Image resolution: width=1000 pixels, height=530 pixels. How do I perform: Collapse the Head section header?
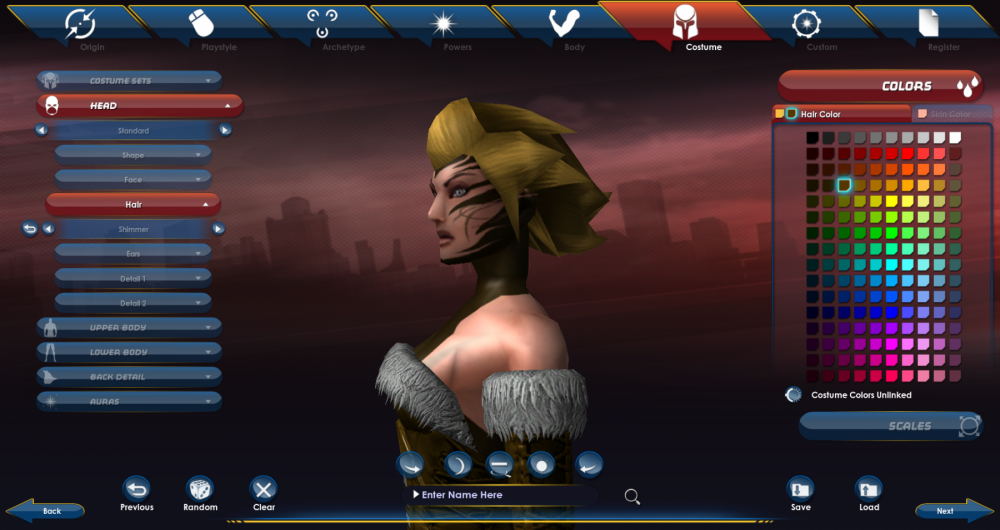coord(129,105)
